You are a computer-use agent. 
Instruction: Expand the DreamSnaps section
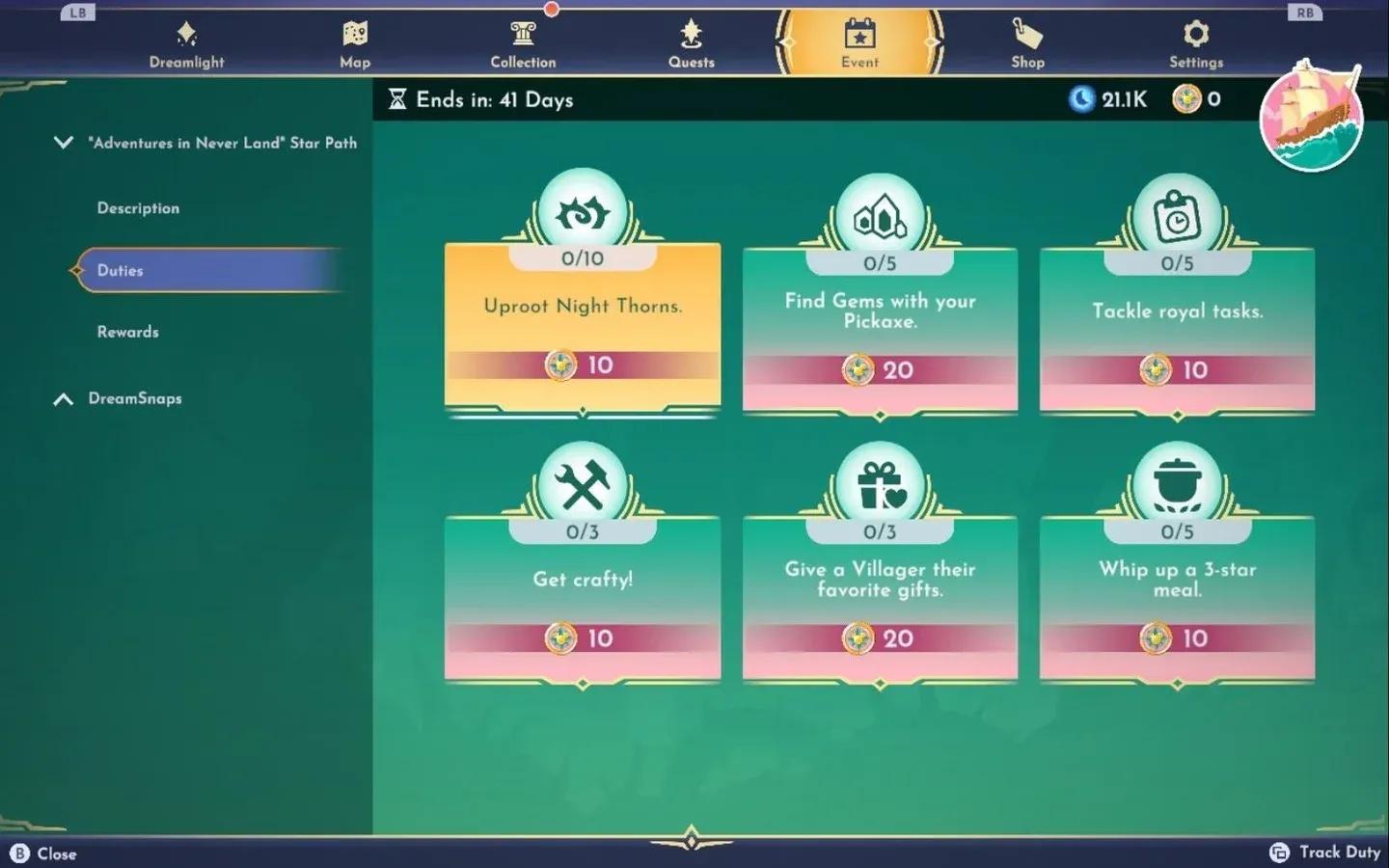(x=64, y=398)
